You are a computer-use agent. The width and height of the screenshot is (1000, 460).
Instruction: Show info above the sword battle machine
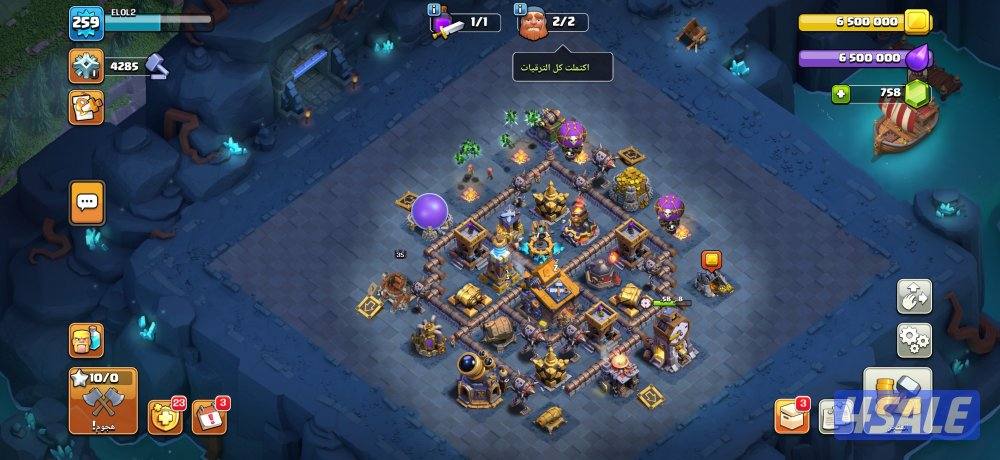click(x=434, y=9)
